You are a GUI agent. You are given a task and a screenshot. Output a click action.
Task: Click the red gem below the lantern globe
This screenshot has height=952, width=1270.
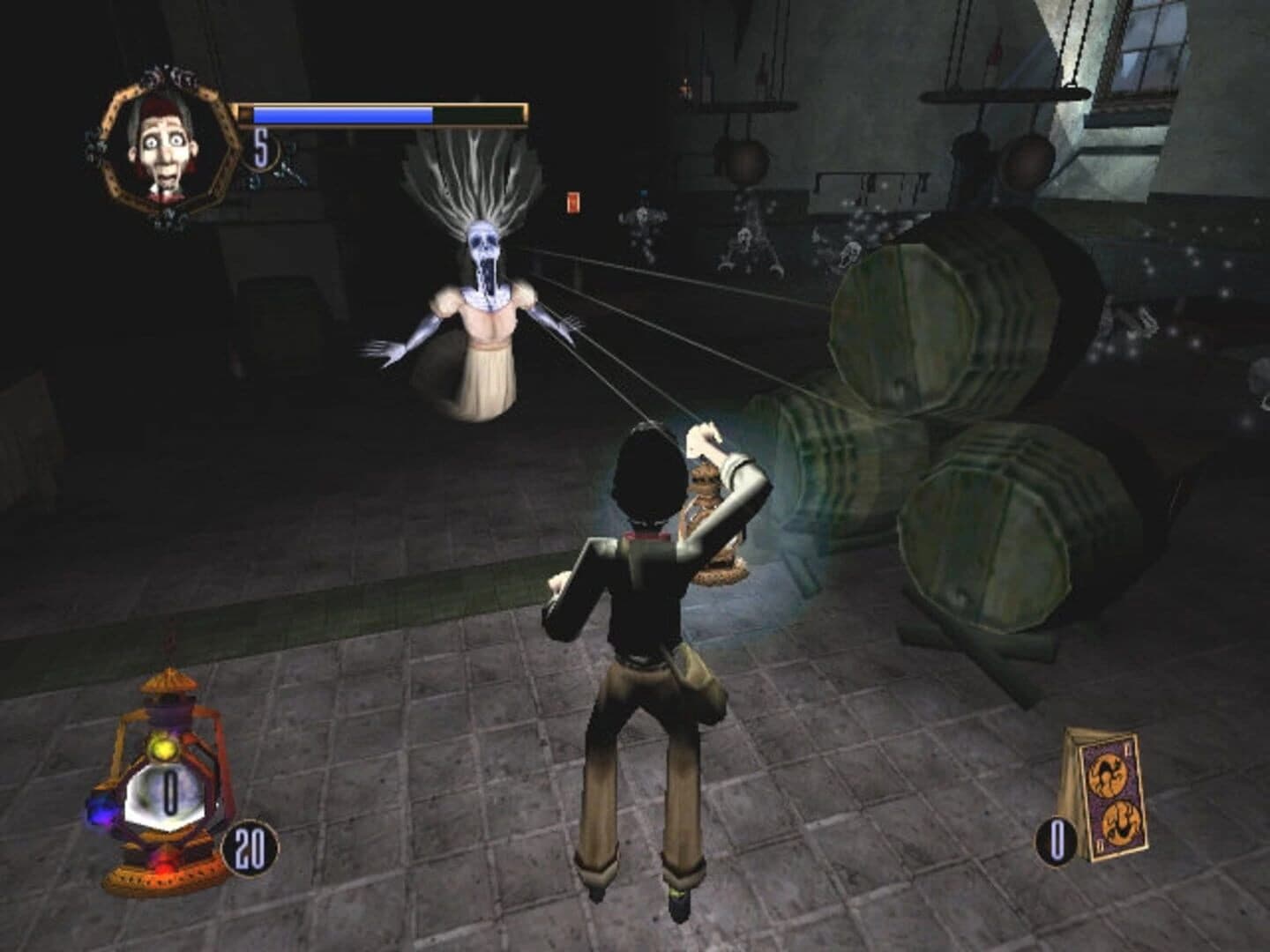[165, 865]
